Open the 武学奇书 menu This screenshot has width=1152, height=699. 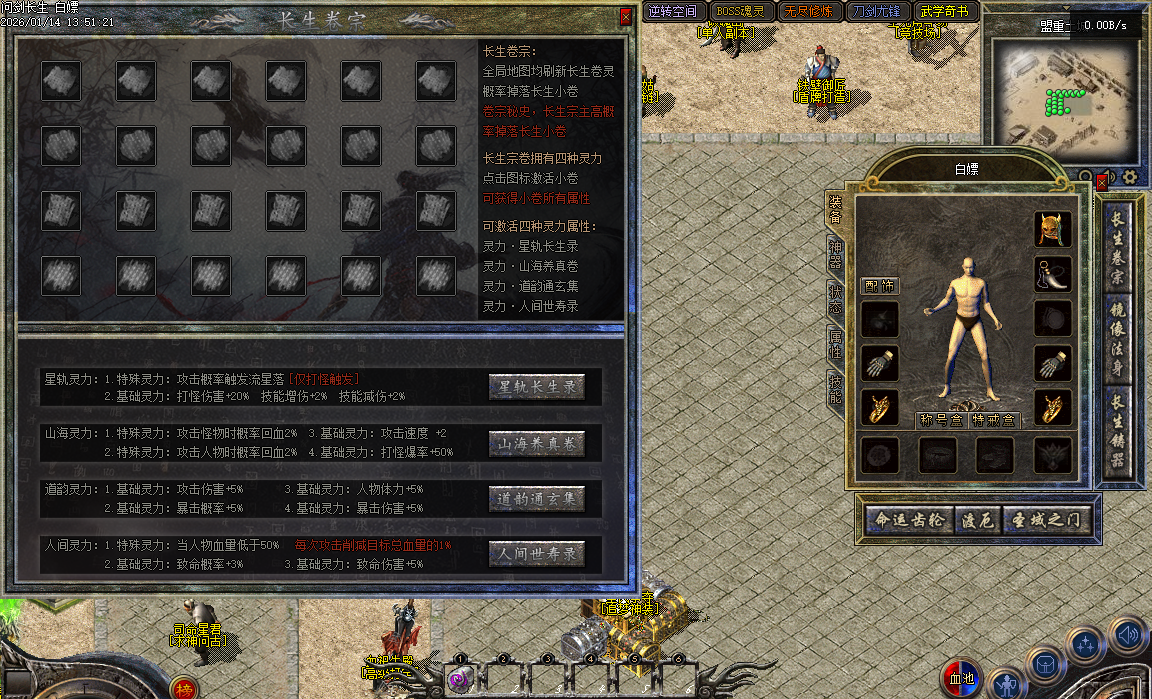(944, 12)
